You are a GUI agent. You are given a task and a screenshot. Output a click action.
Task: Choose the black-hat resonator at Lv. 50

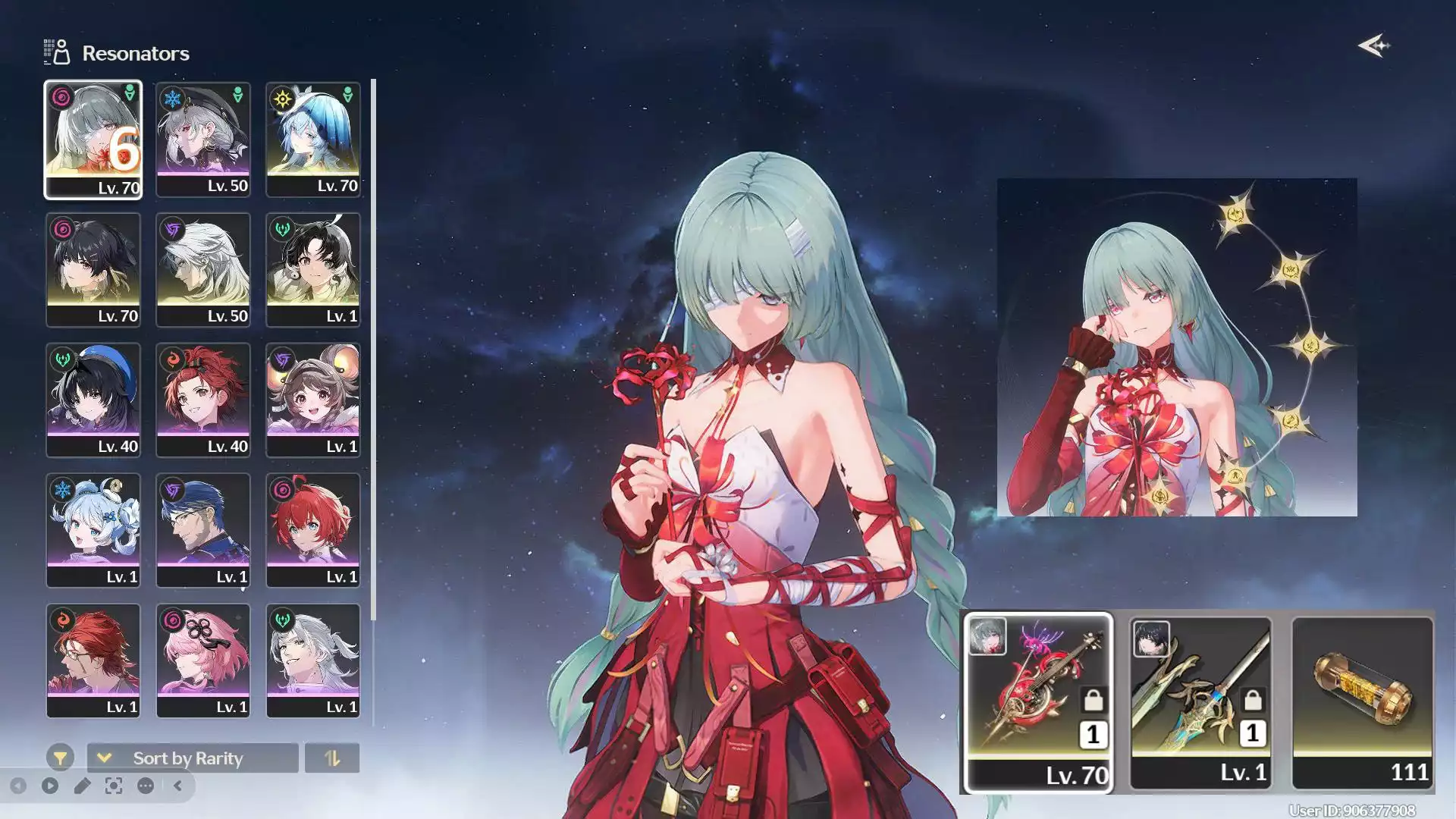pos(202,140)
